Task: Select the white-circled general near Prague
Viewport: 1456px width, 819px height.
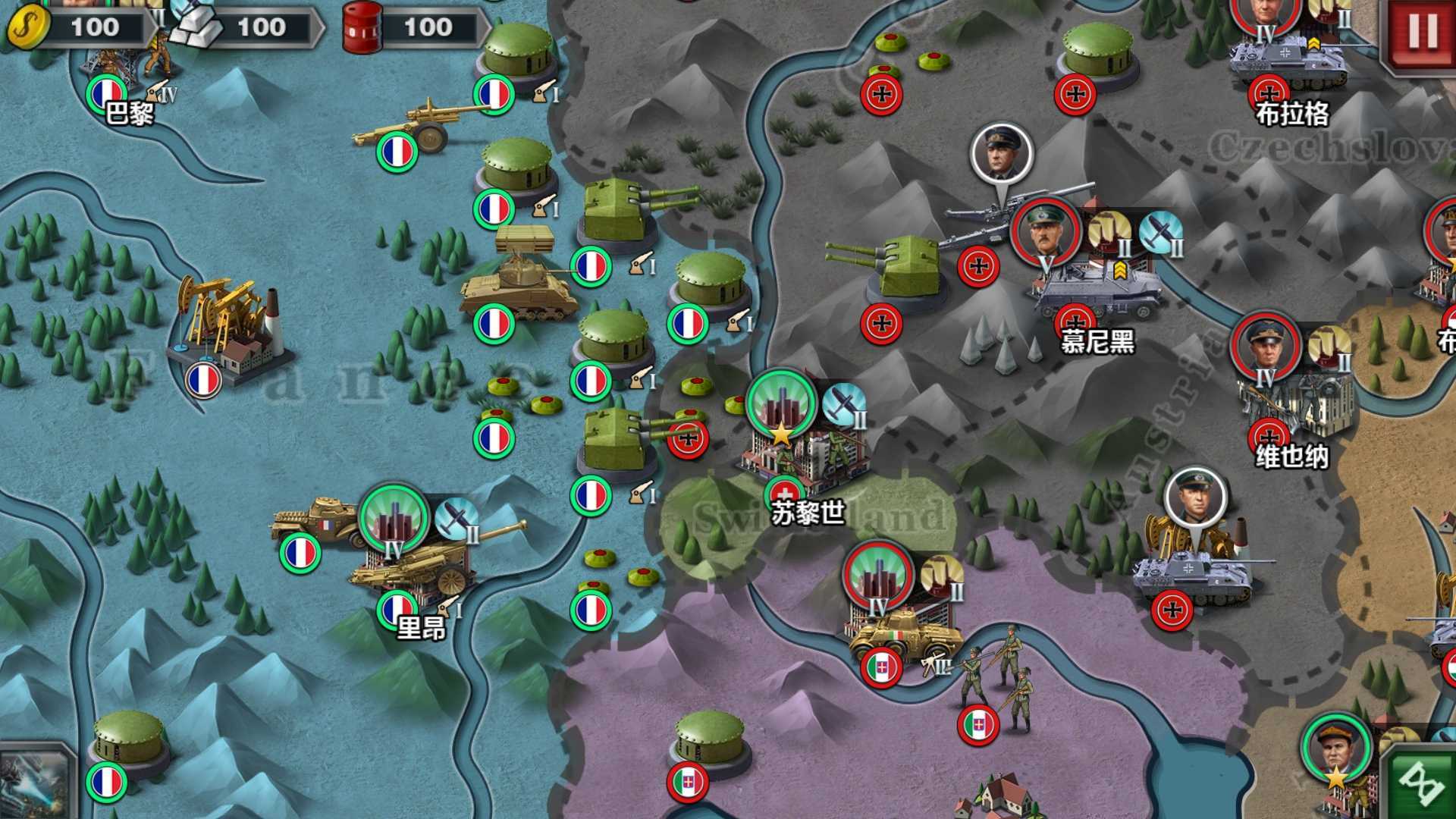Action: pyautogui.click(x=1001, y=152)
